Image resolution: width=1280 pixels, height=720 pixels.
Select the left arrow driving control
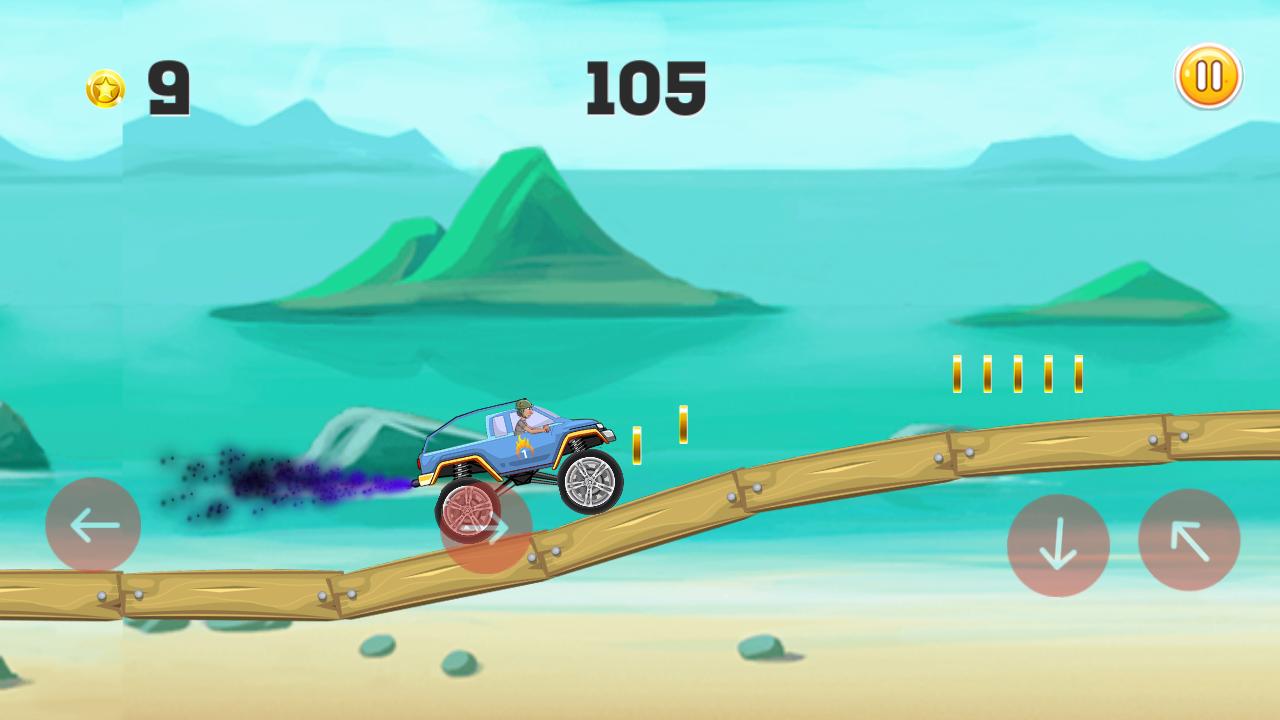pyautogui.click(x=93, y=525)
